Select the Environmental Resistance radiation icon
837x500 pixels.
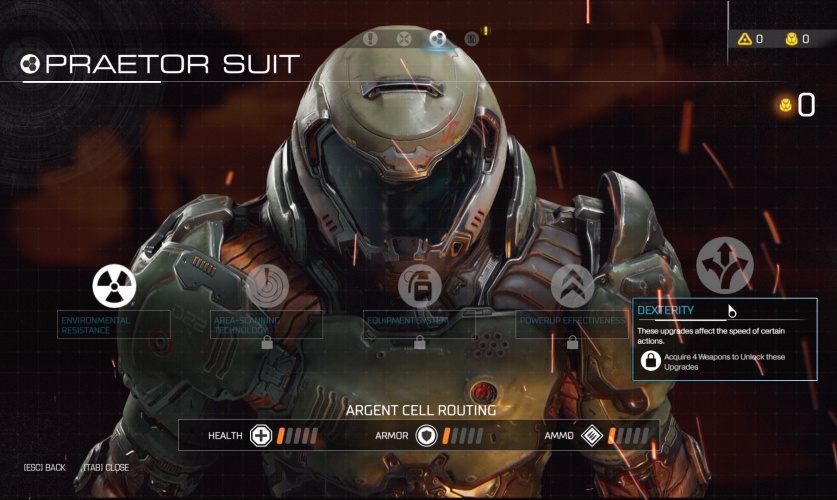114,286
